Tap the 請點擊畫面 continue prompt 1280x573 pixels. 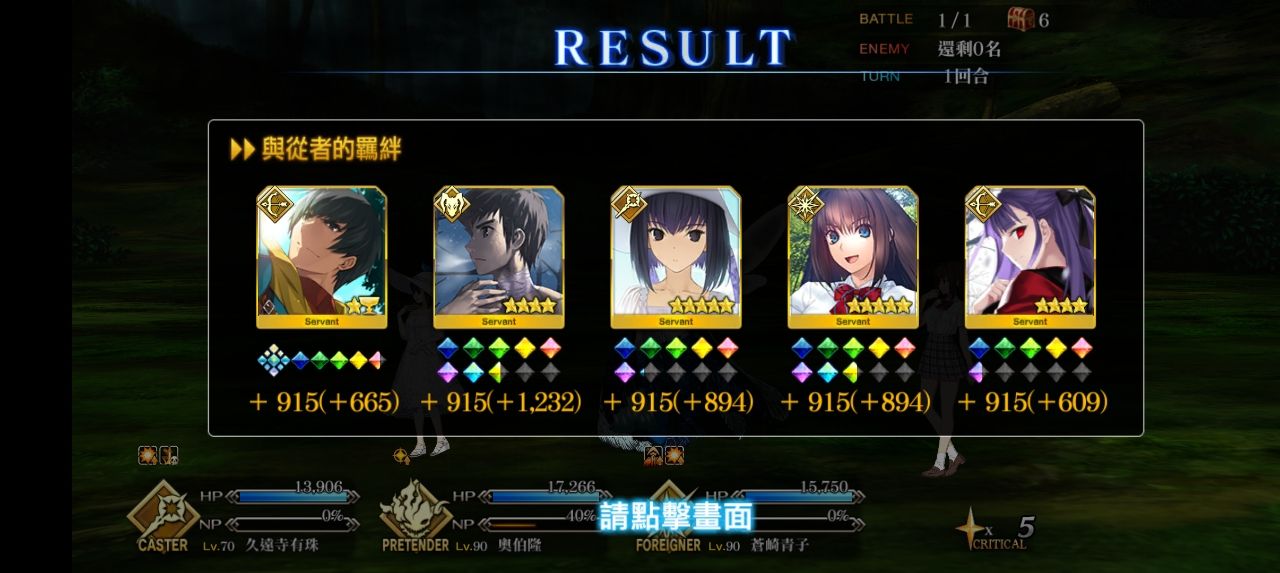(675, 516)
